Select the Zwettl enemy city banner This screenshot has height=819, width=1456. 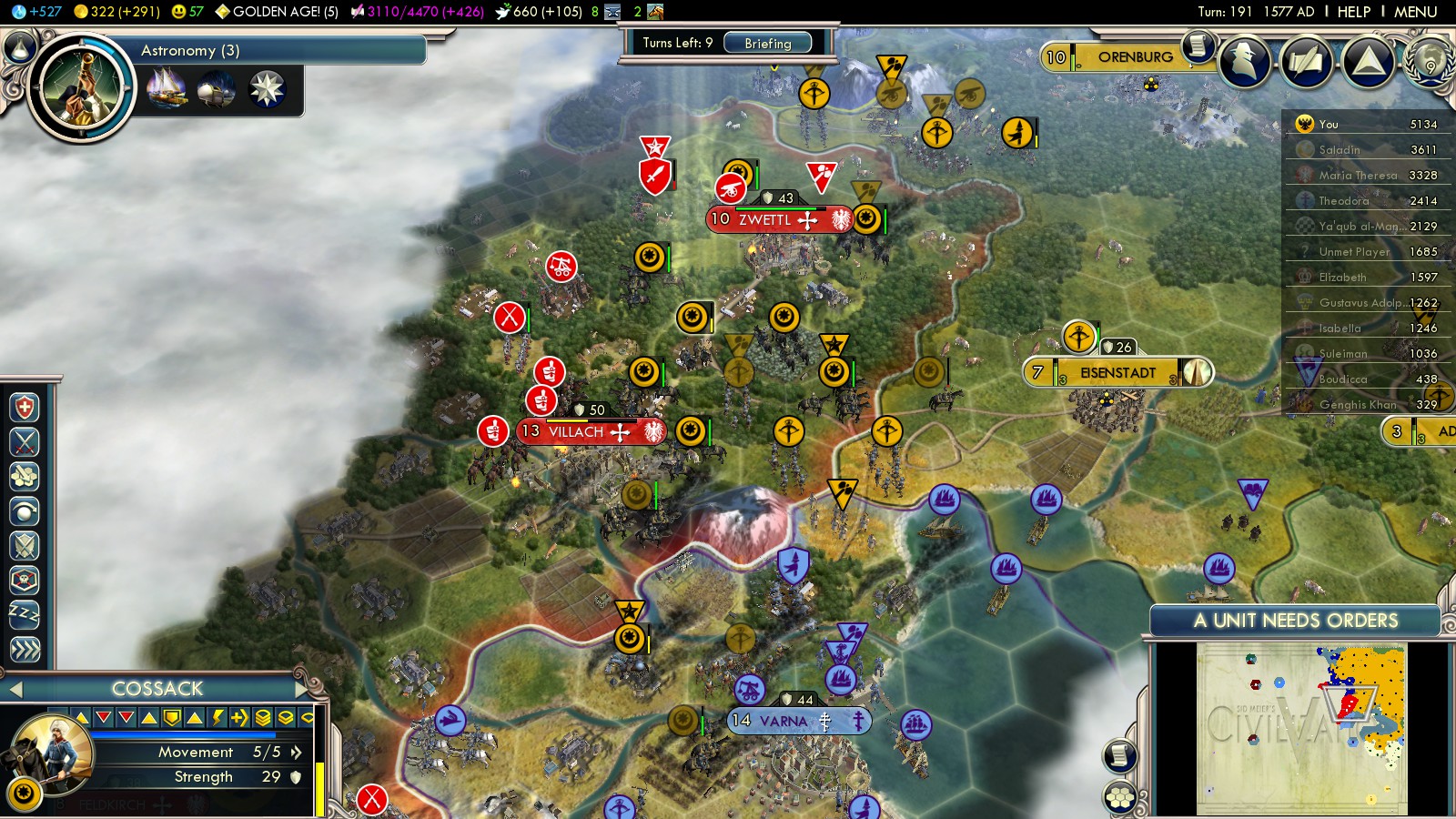(x=764, y=219)
